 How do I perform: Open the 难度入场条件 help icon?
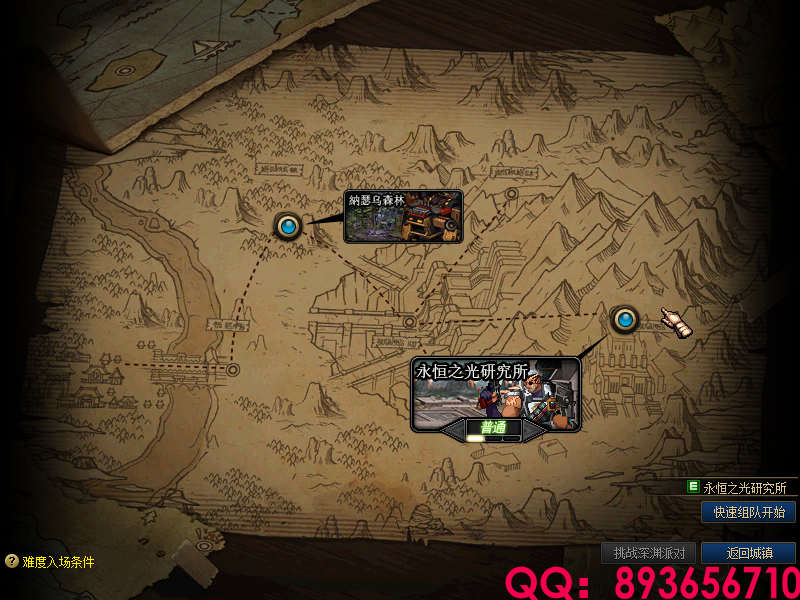(12, 562)
